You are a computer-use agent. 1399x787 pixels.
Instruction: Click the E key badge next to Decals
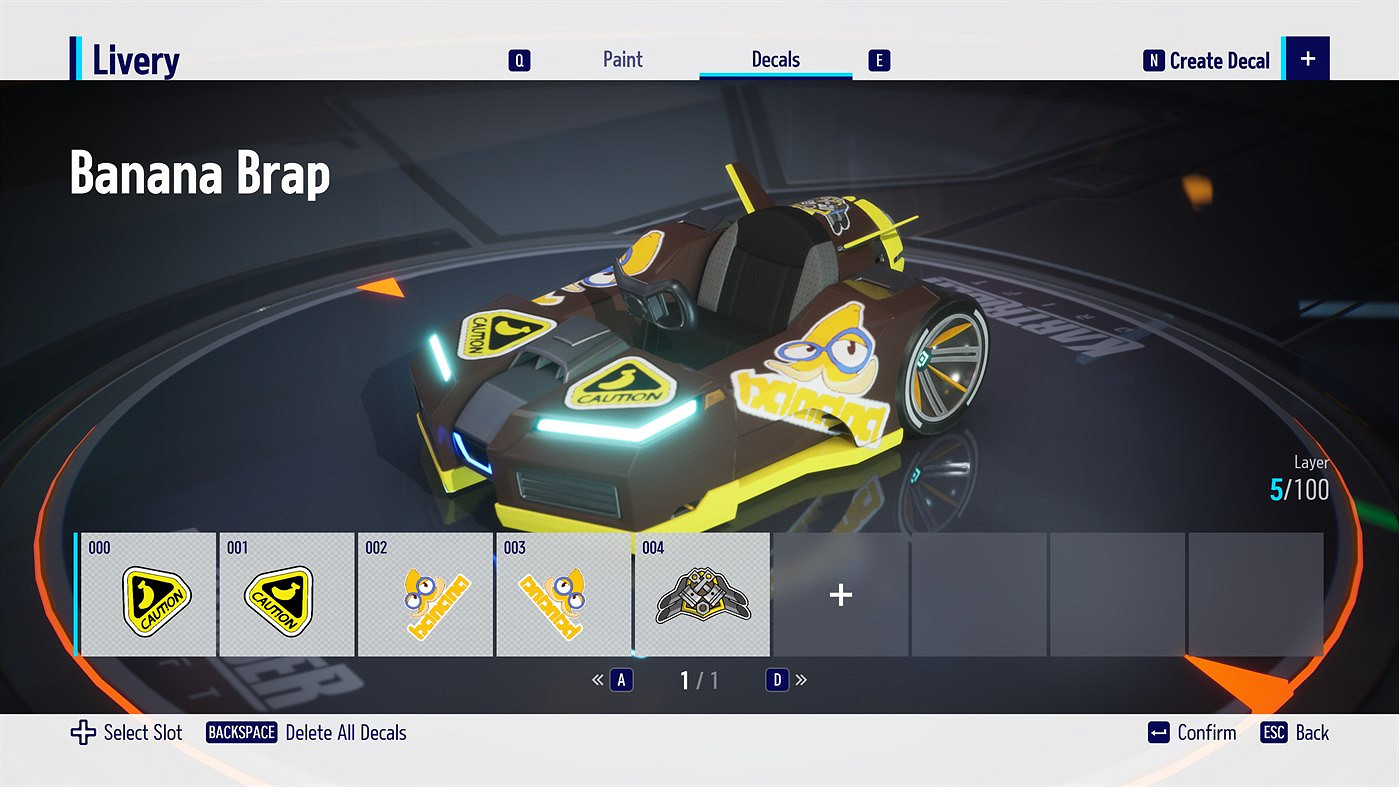[877, 60]
